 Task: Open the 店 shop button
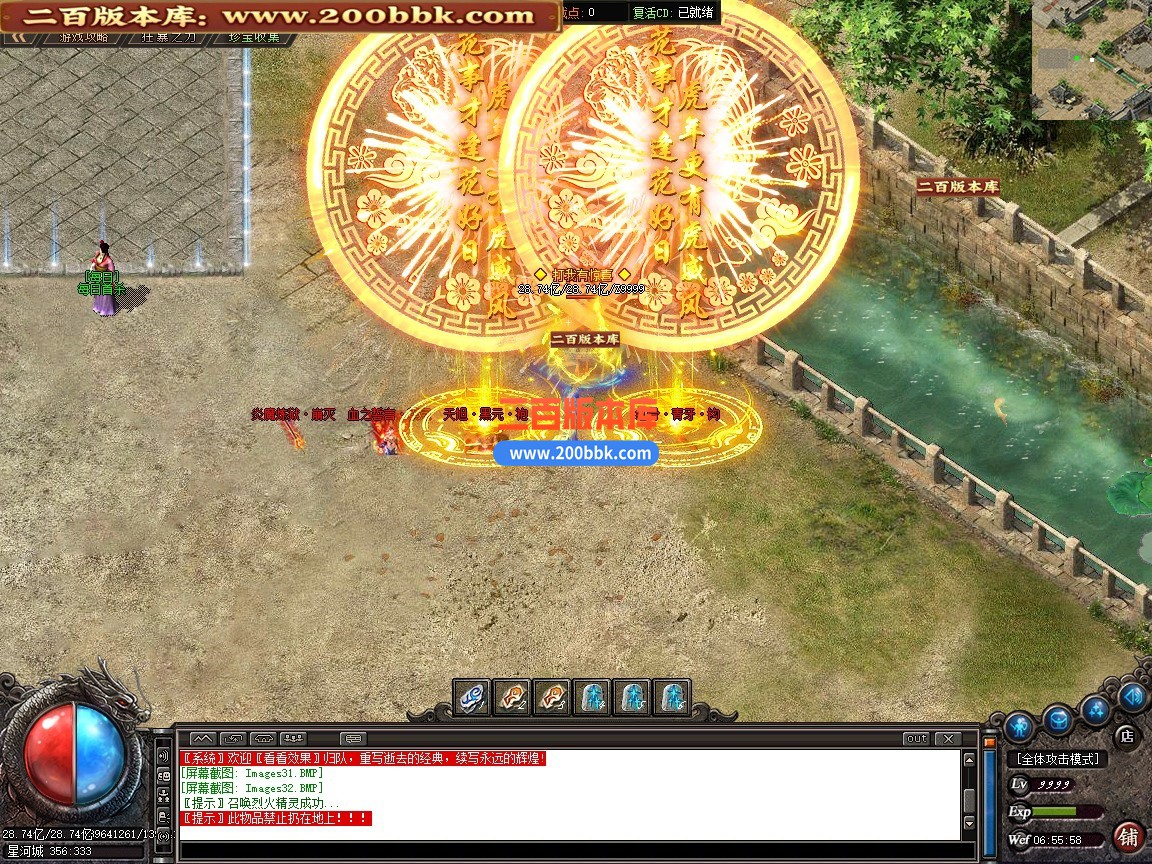(1126, 737)
